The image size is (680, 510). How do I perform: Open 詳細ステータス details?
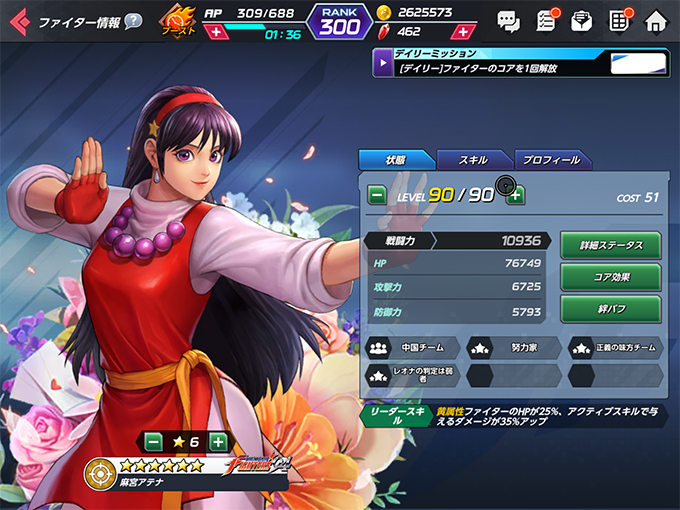[x=610, y=245]
